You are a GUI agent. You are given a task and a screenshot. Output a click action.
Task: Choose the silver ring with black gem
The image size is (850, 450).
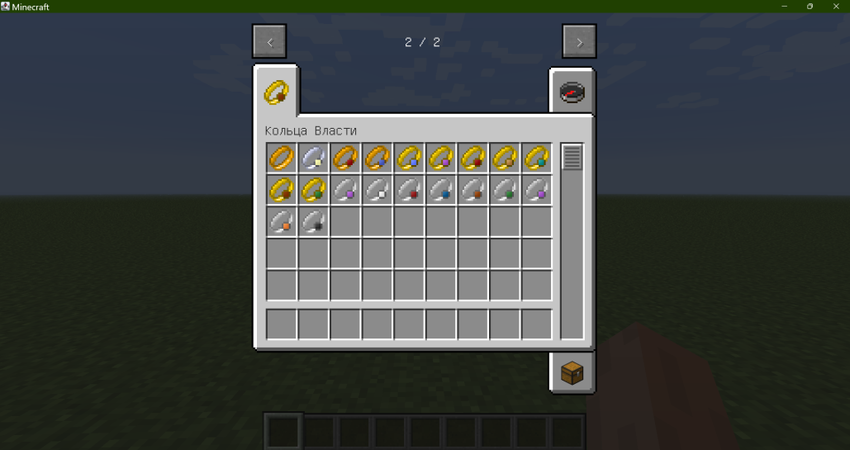click(x=314, y=222)
